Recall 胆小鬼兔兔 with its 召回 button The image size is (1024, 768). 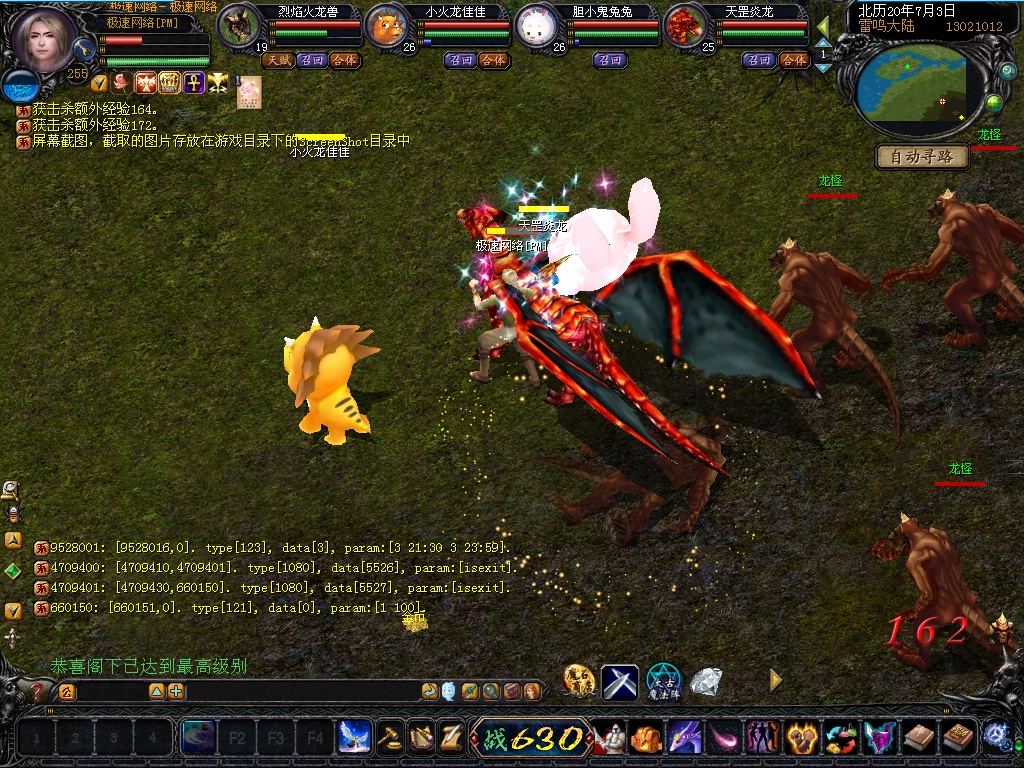[x=610, y=60]
